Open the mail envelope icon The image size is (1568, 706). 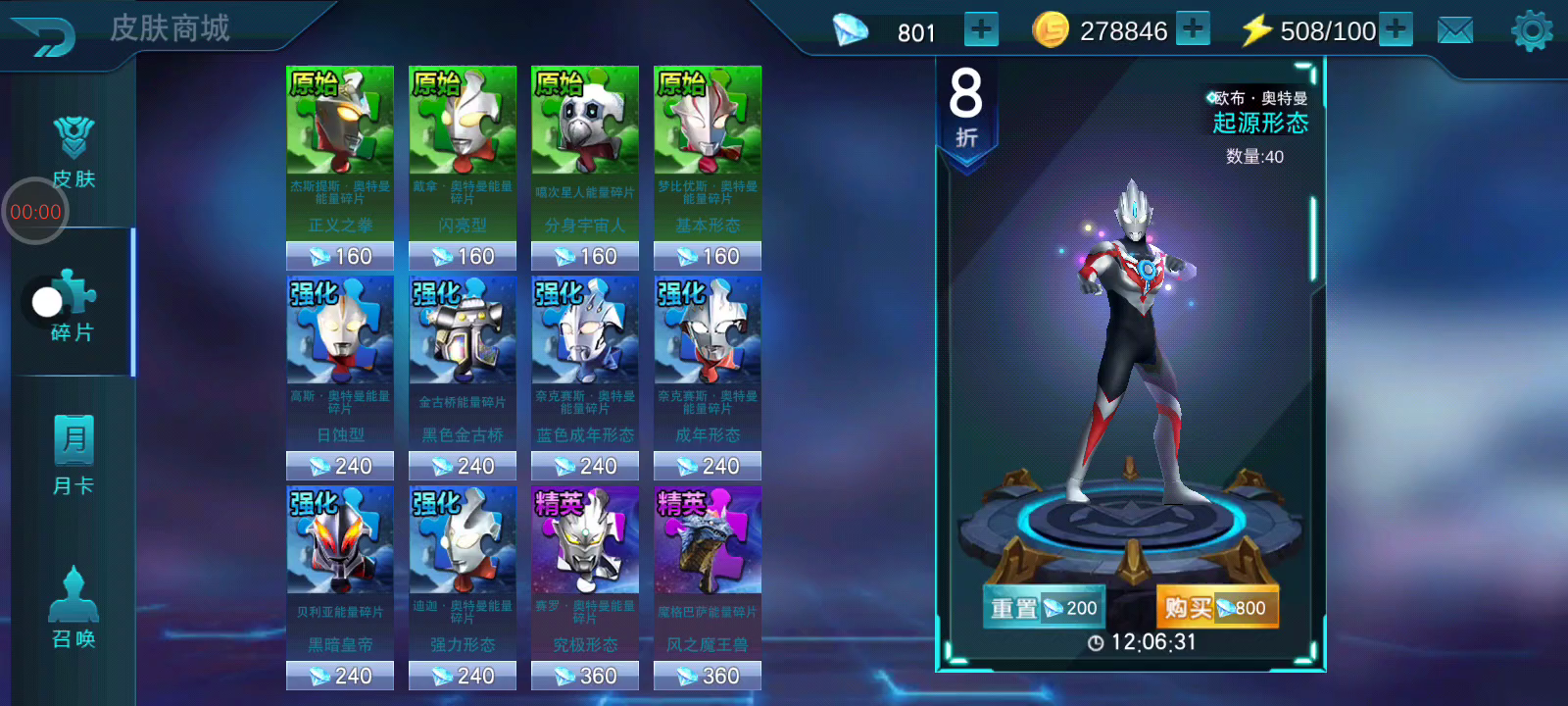tap(1454, 31)
